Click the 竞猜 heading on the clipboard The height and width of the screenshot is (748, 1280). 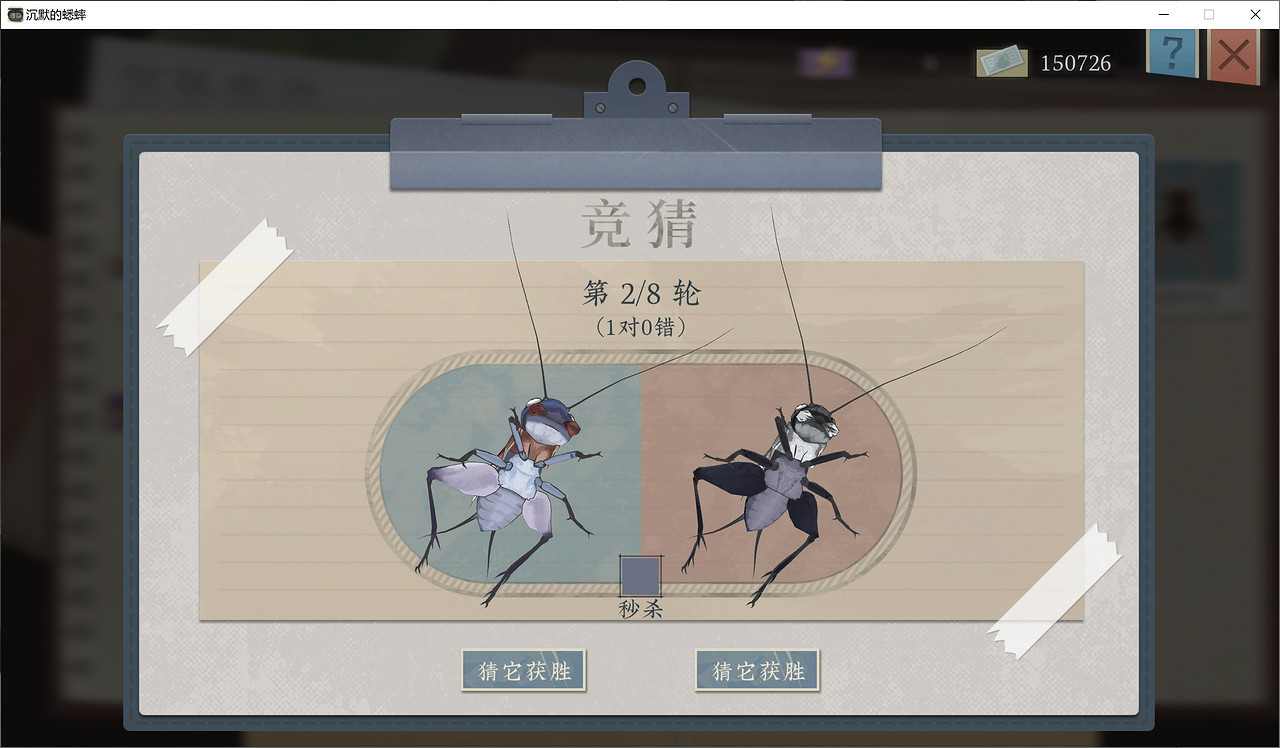[x=638, y=222]
